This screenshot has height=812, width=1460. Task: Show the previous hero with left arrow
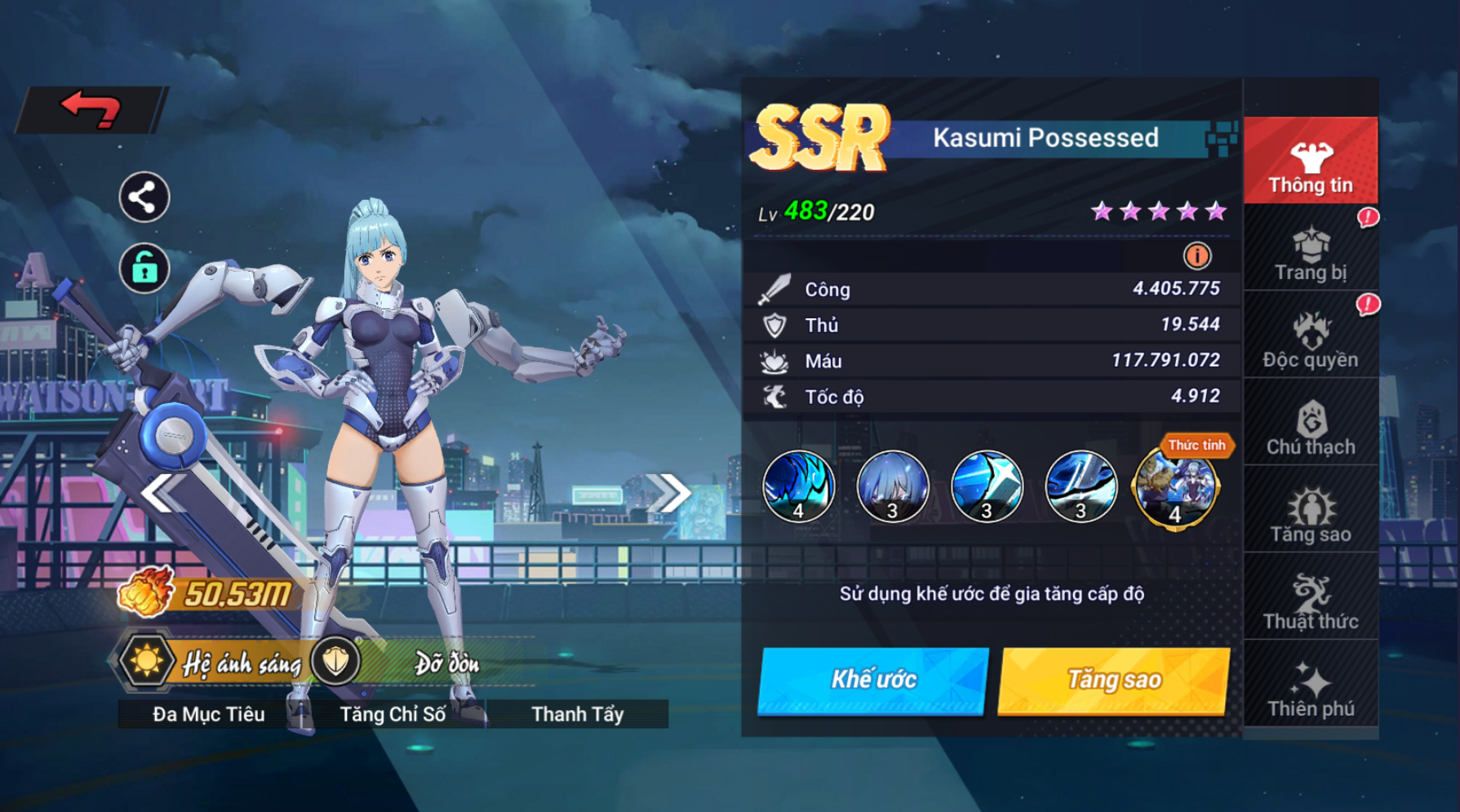click(161, 492)
